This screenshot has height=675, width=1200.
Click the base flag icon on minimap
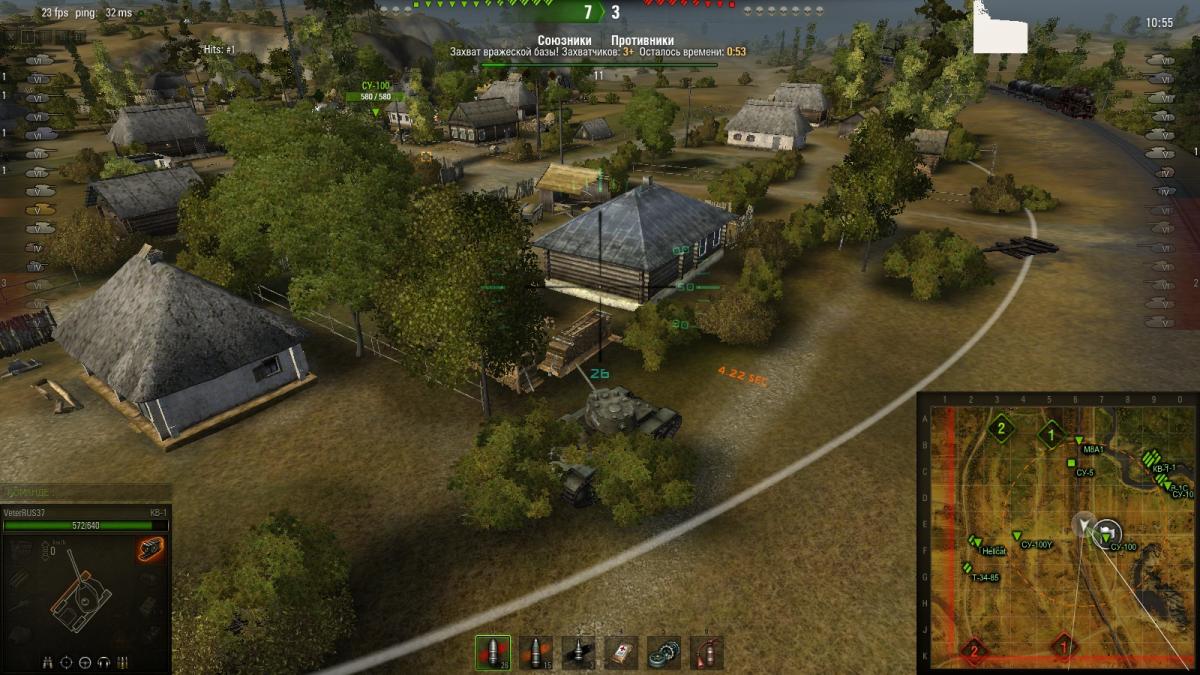1107,531
